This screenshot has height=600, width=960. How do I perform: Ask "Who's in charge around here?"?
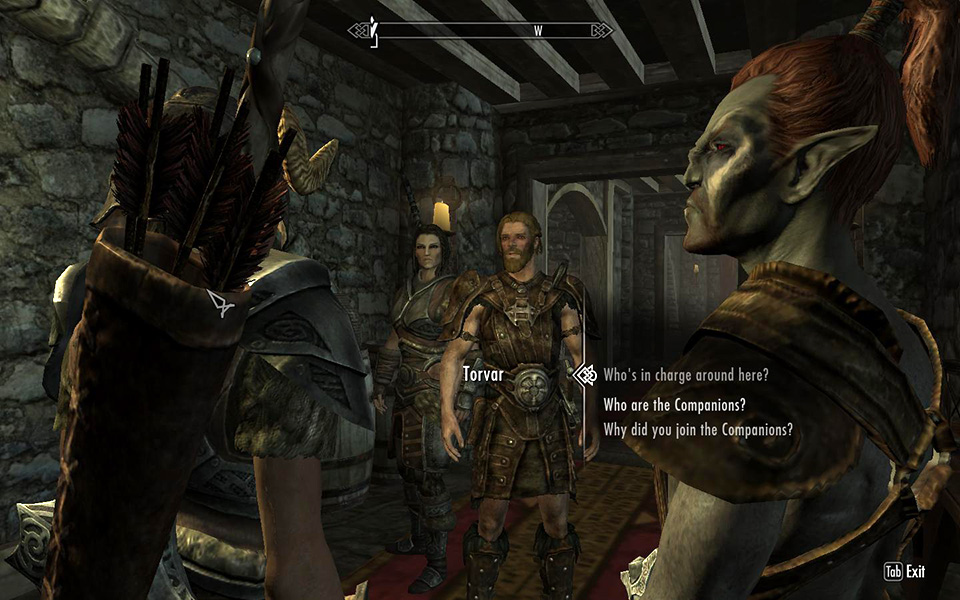pos(686,375)
